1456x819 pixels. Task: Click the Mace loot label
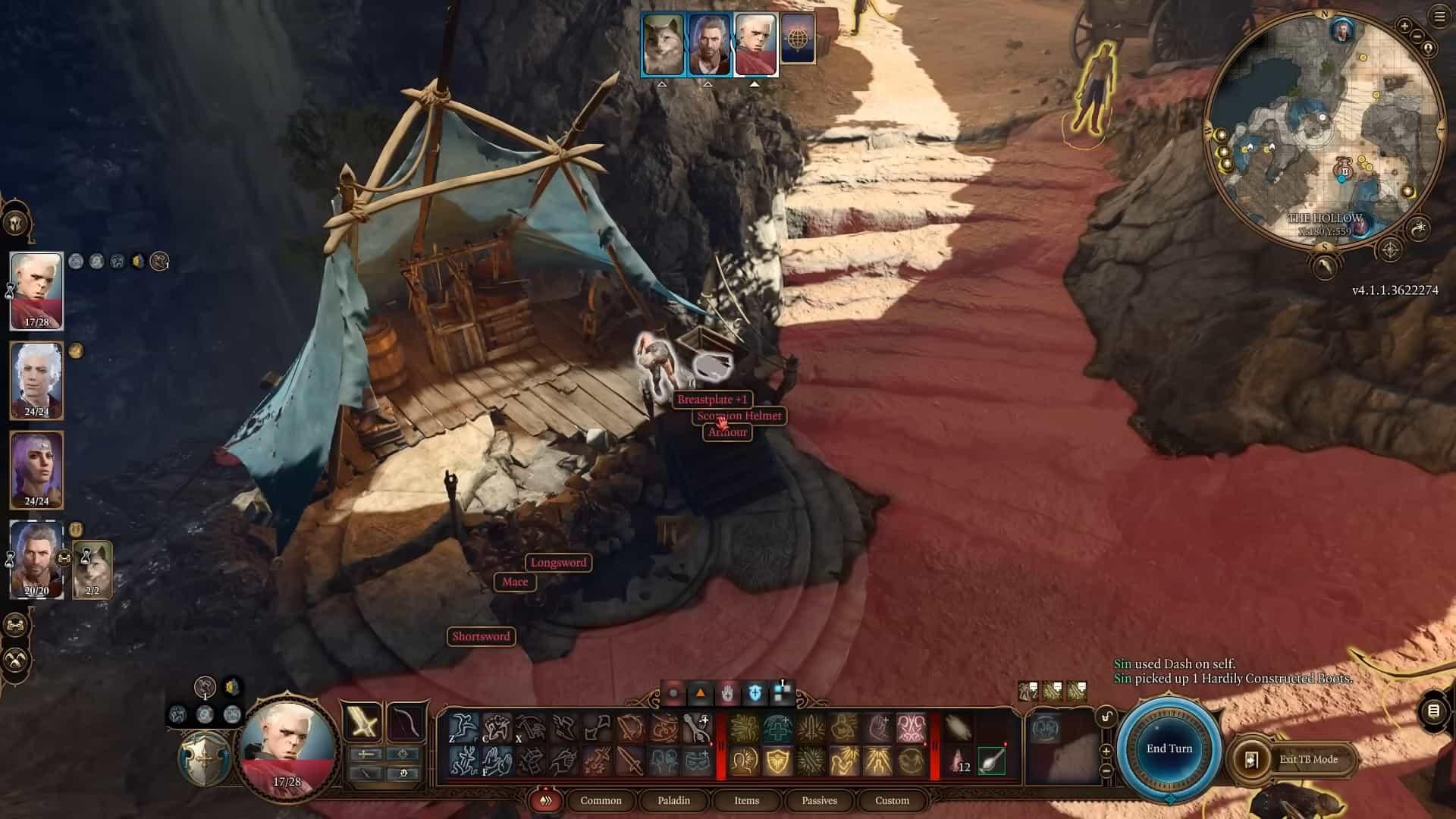pos(515,582)
